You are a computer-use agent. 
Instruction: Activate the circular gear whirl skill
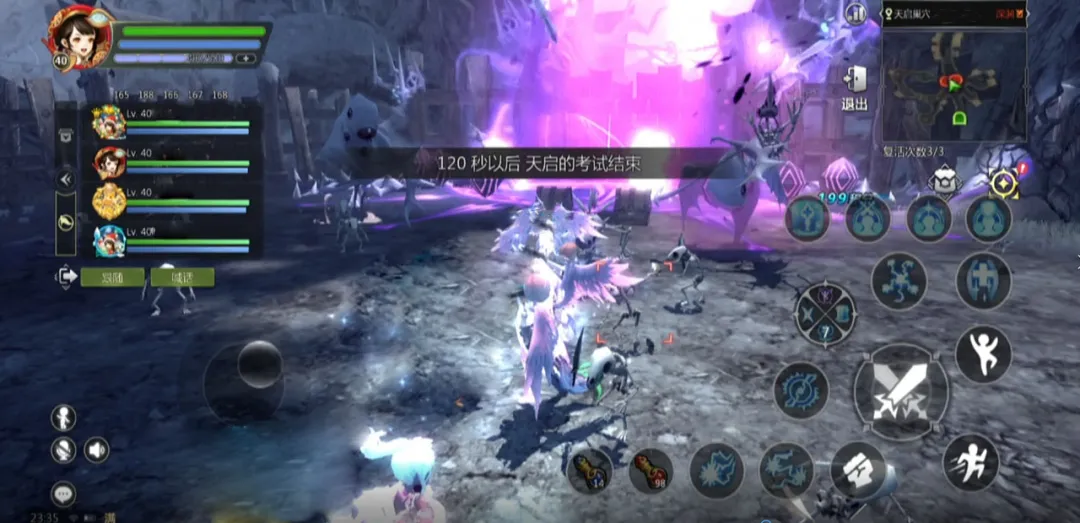pyautogui.click(x=801, y=390)
